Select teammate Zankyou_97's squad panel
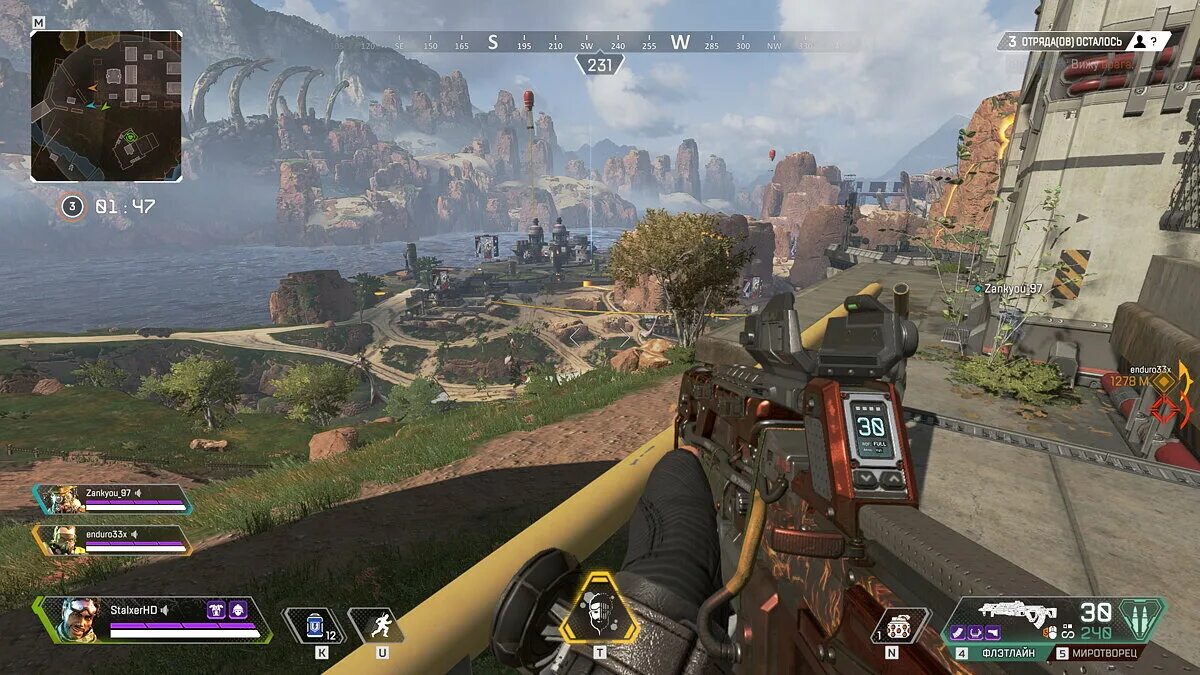1200x675 pixels. [112, 499]
